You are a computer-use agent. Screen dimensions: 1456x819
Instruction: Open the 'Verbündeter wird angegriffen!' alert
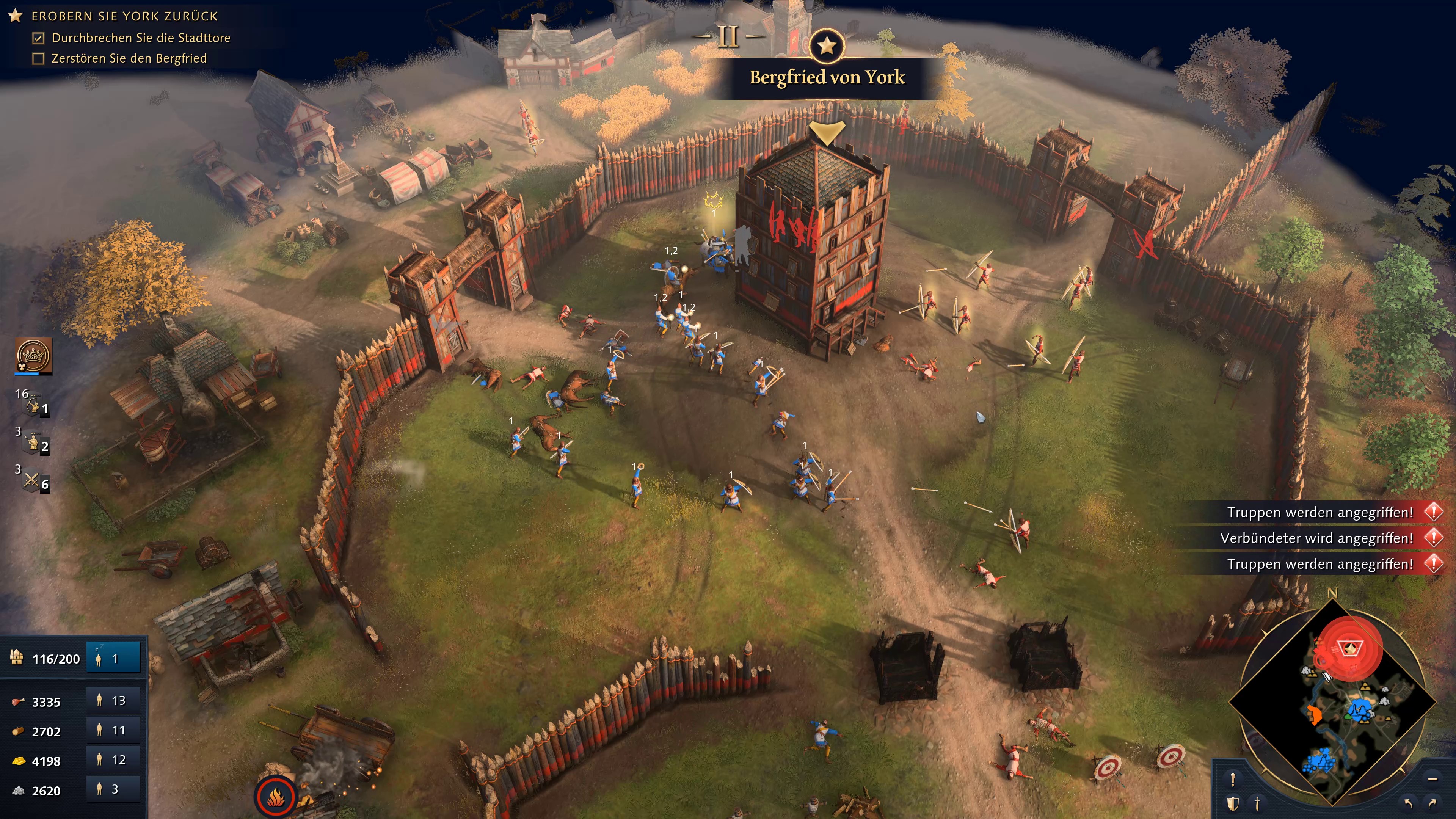[x=1317, y=538]
